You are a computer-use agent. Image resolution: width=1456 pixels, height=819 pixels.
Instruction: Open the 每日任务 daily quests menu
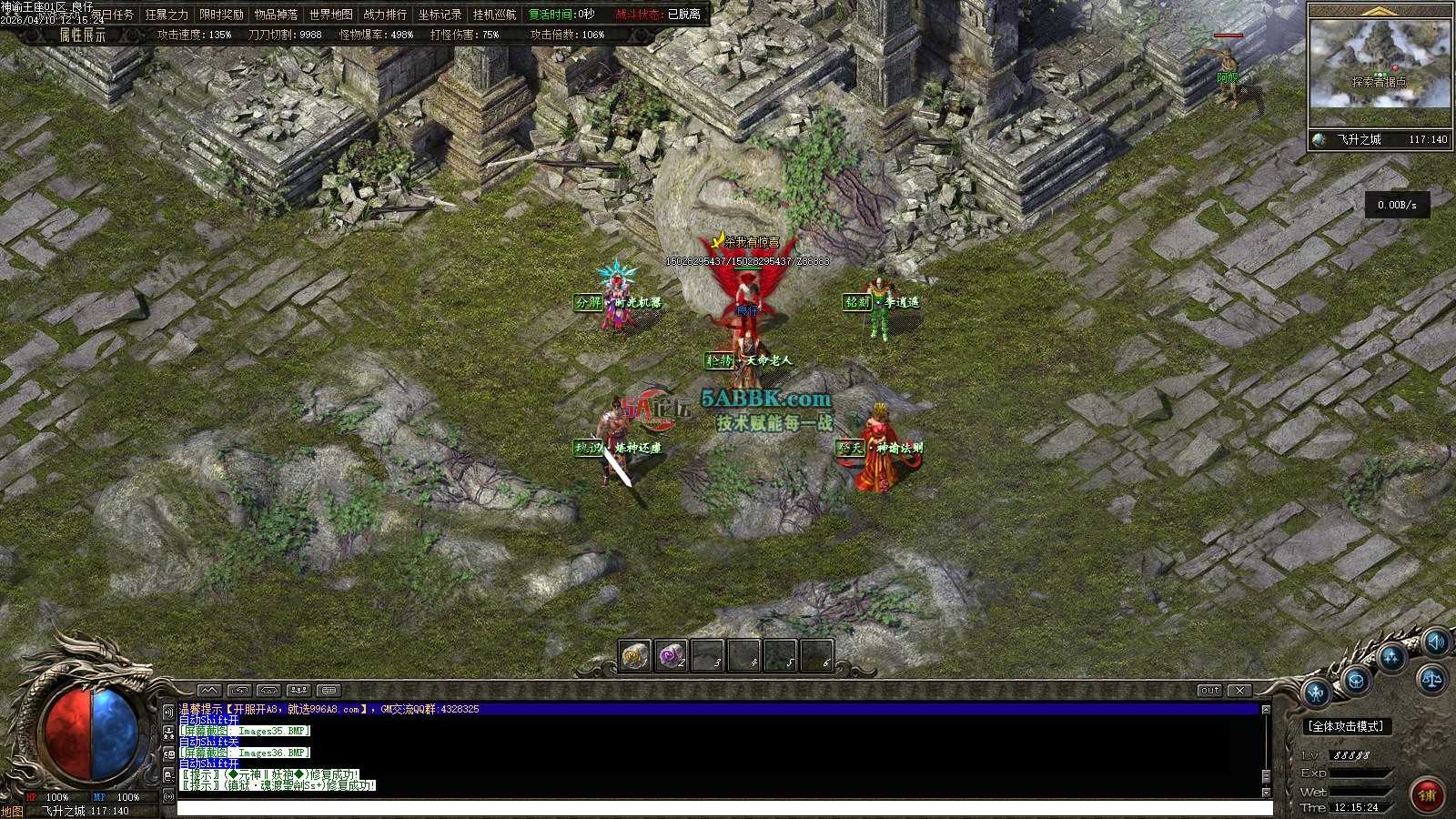[x=112, y=15]
